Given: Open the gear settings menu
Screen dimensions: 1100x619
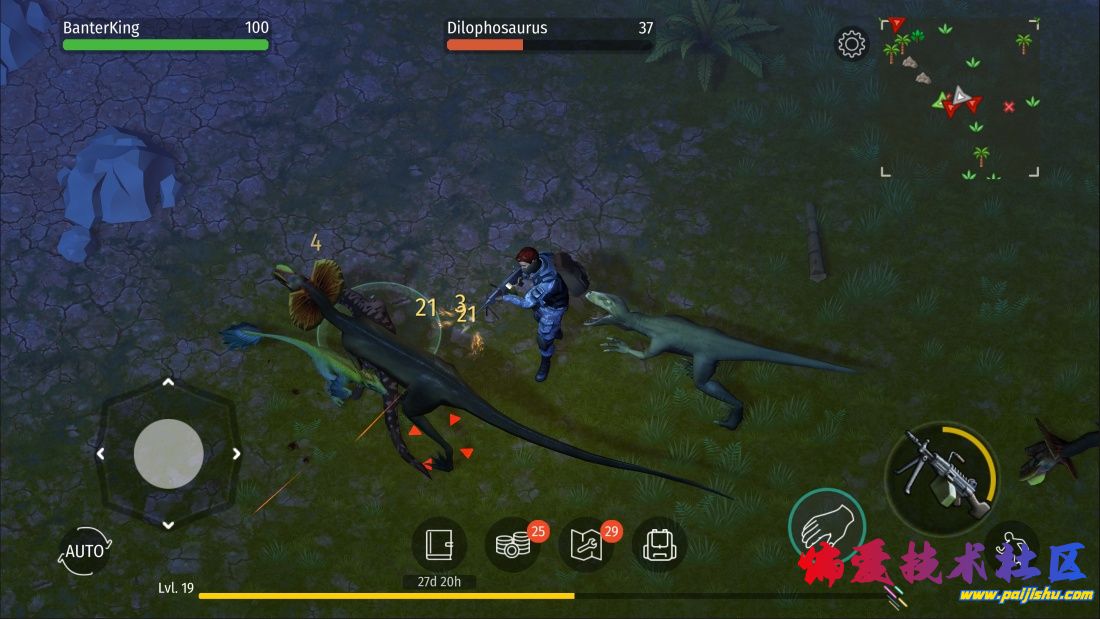Looking at the screenshot, I should pos(852,44).
